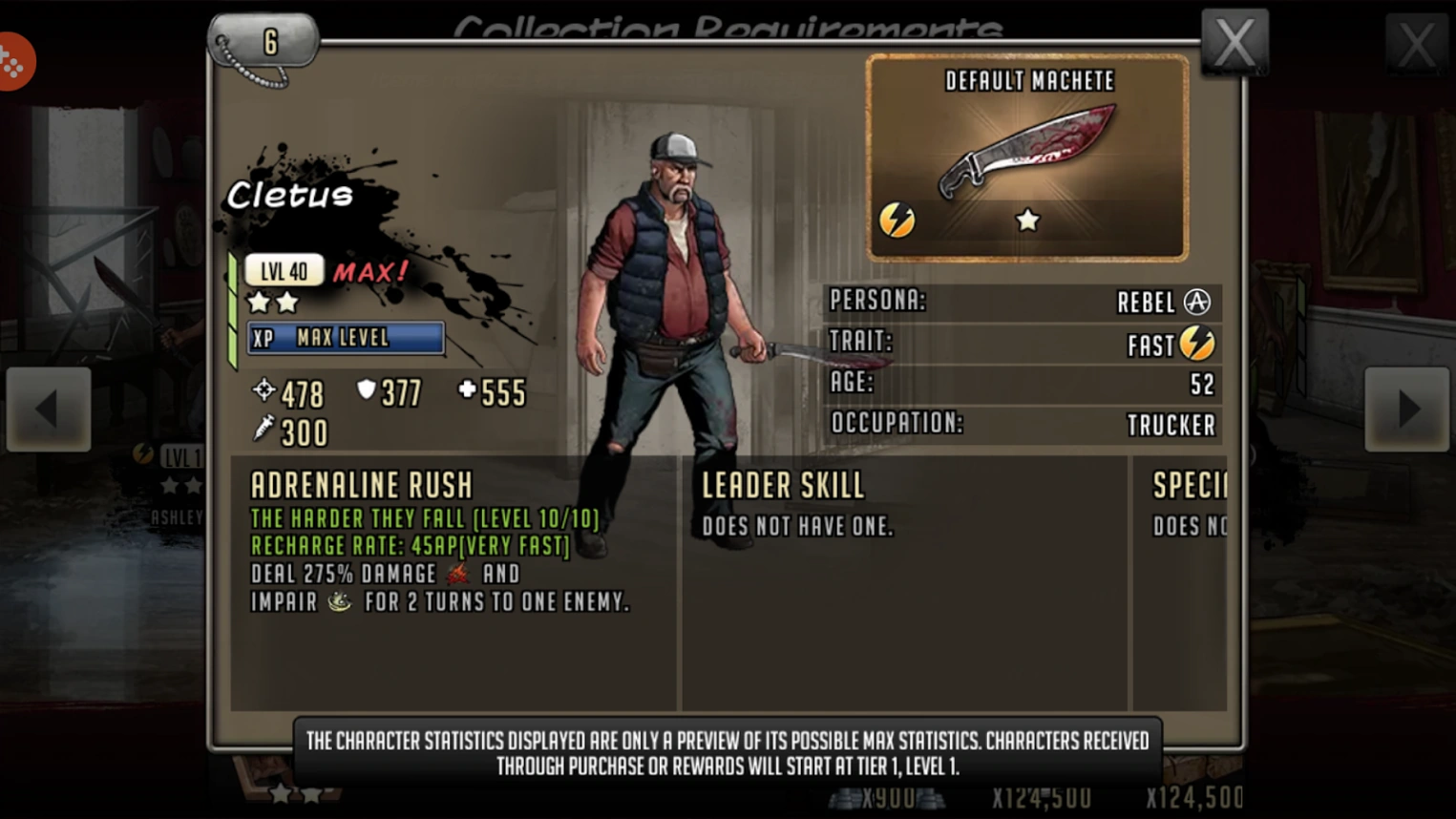
Task: Tap the first star under Cletus's level
Action: (258, 303)
